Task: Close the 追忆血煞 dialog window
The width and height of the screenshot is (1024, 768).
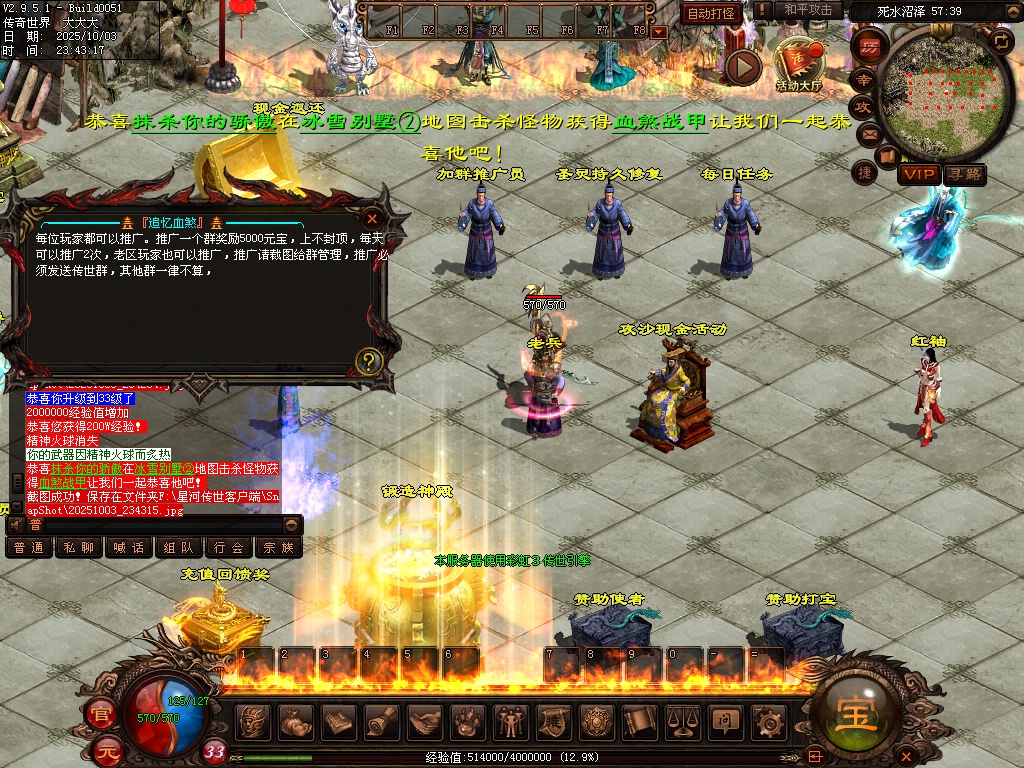Action: click(x=372, y=218)
